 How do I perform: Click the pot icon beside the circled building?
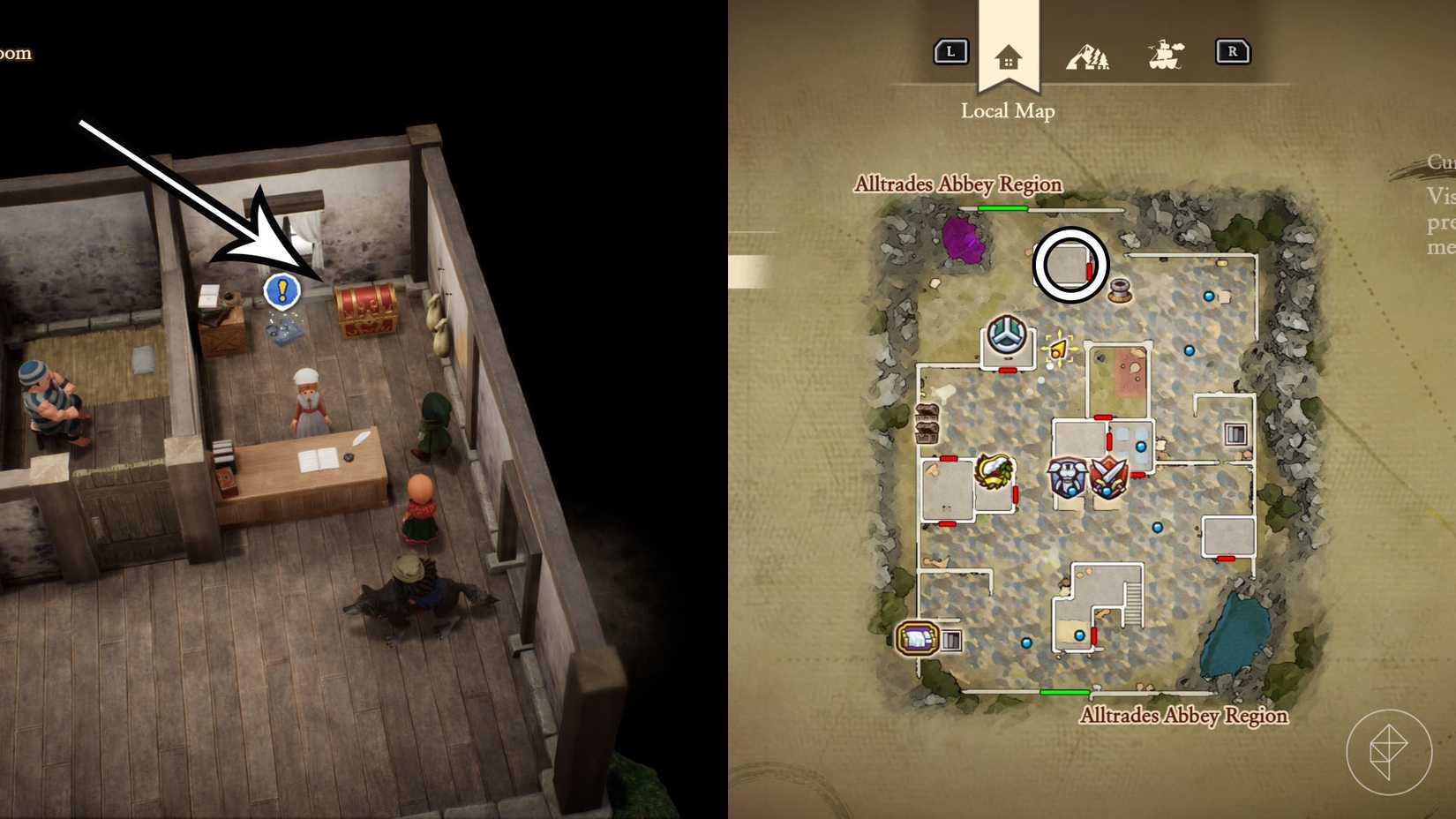point(1117,288)
